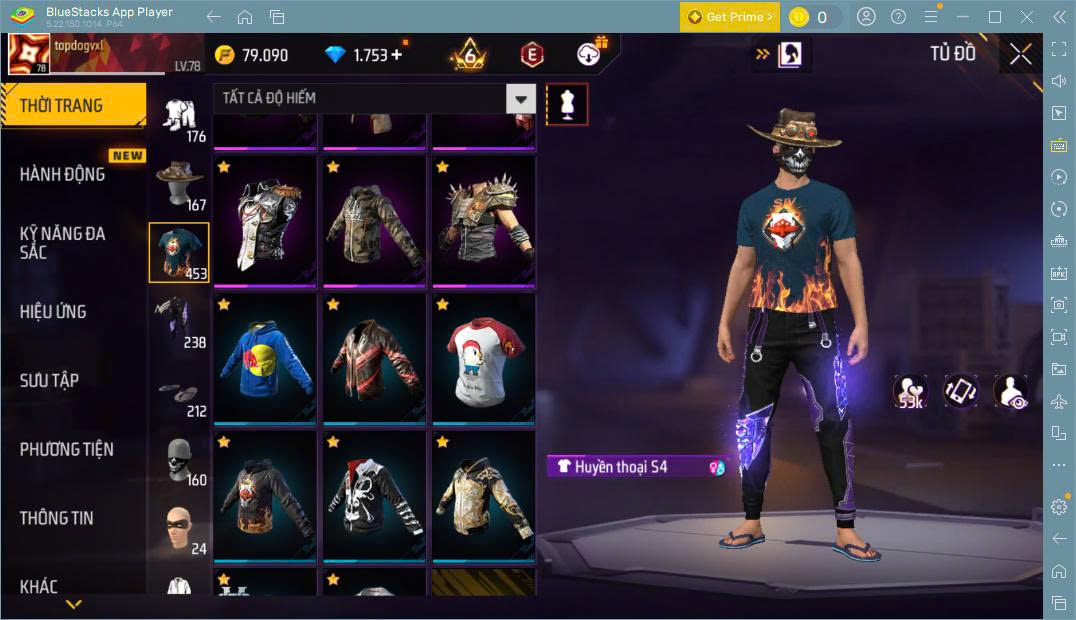Pick the blue hoodie with yellow logo
The image size is (1076, 620).
click(264, 357)
